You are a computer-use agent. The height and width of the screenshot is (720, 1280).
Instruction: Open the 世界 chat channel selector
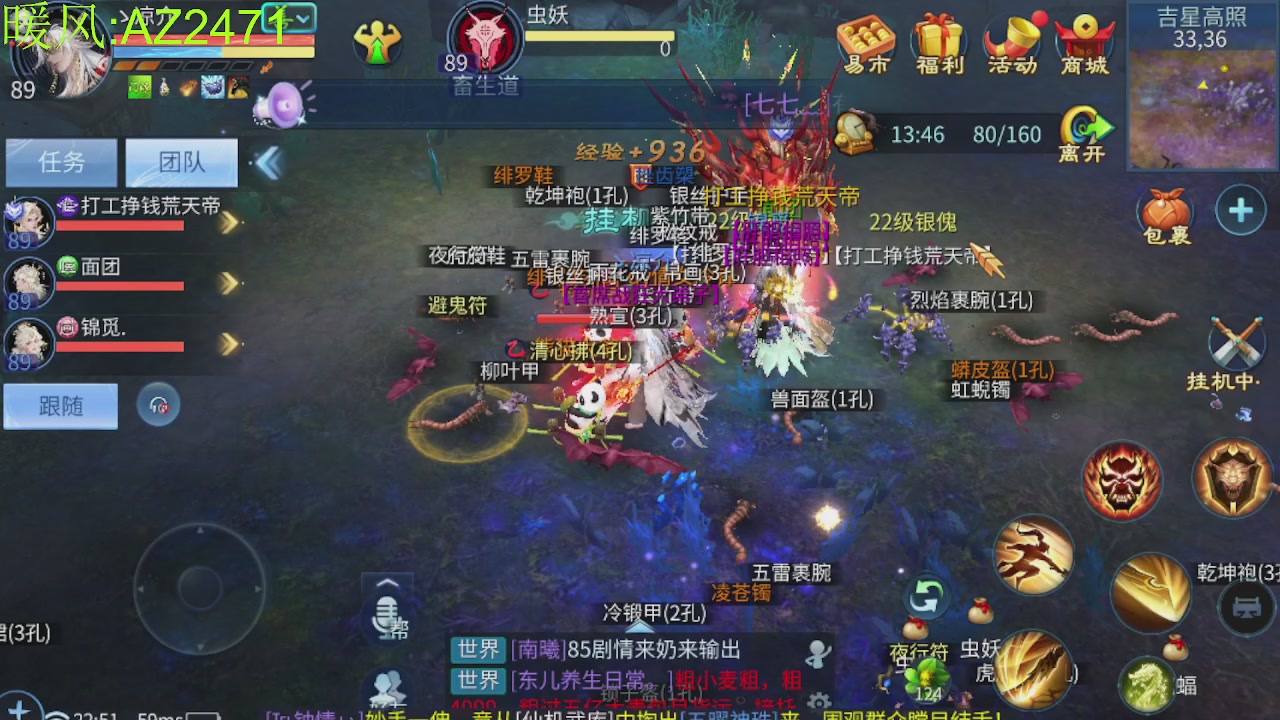pyautogui.click(x=479, y=650)
